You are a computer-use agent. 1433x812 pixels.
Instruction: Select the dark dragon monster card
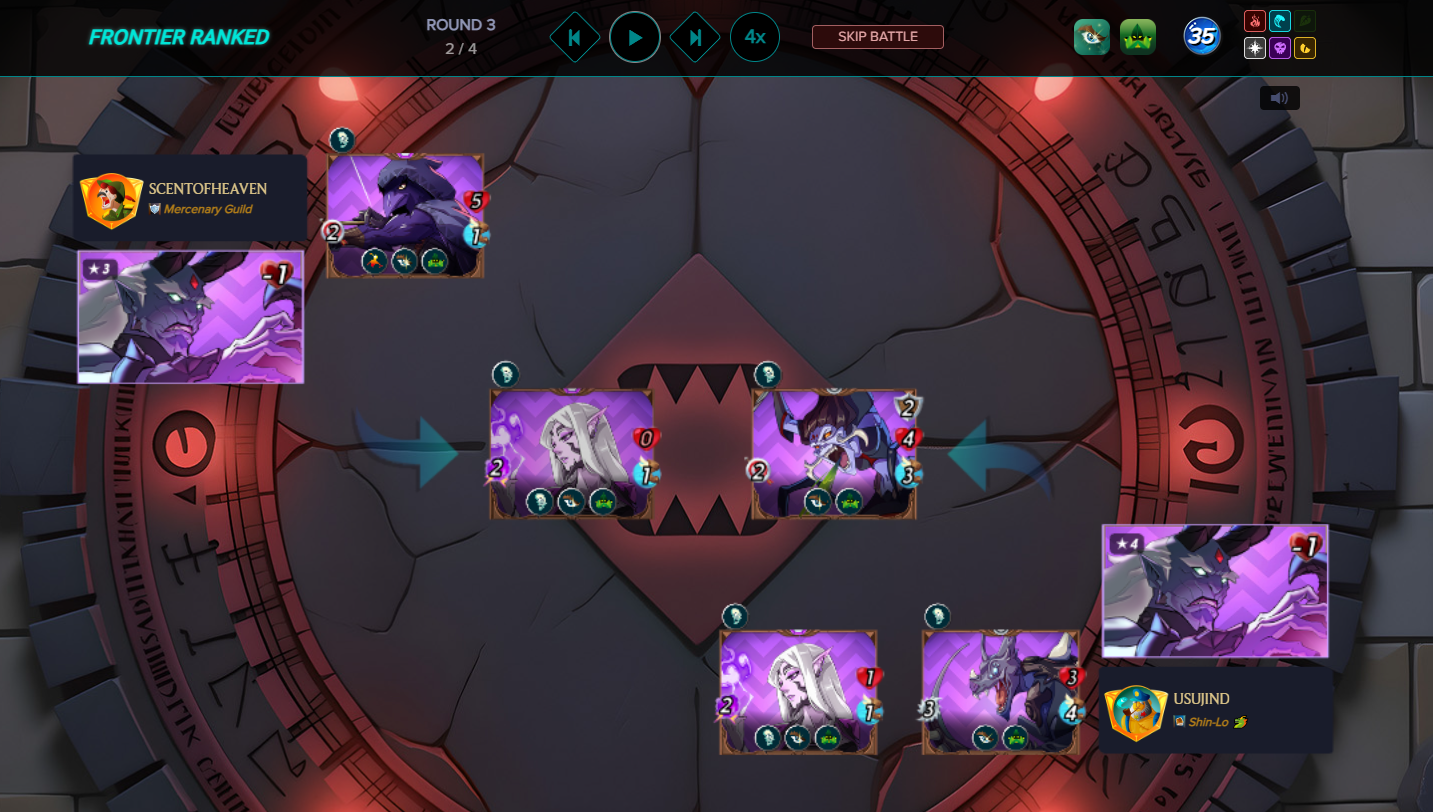(x=1000, y=691)
